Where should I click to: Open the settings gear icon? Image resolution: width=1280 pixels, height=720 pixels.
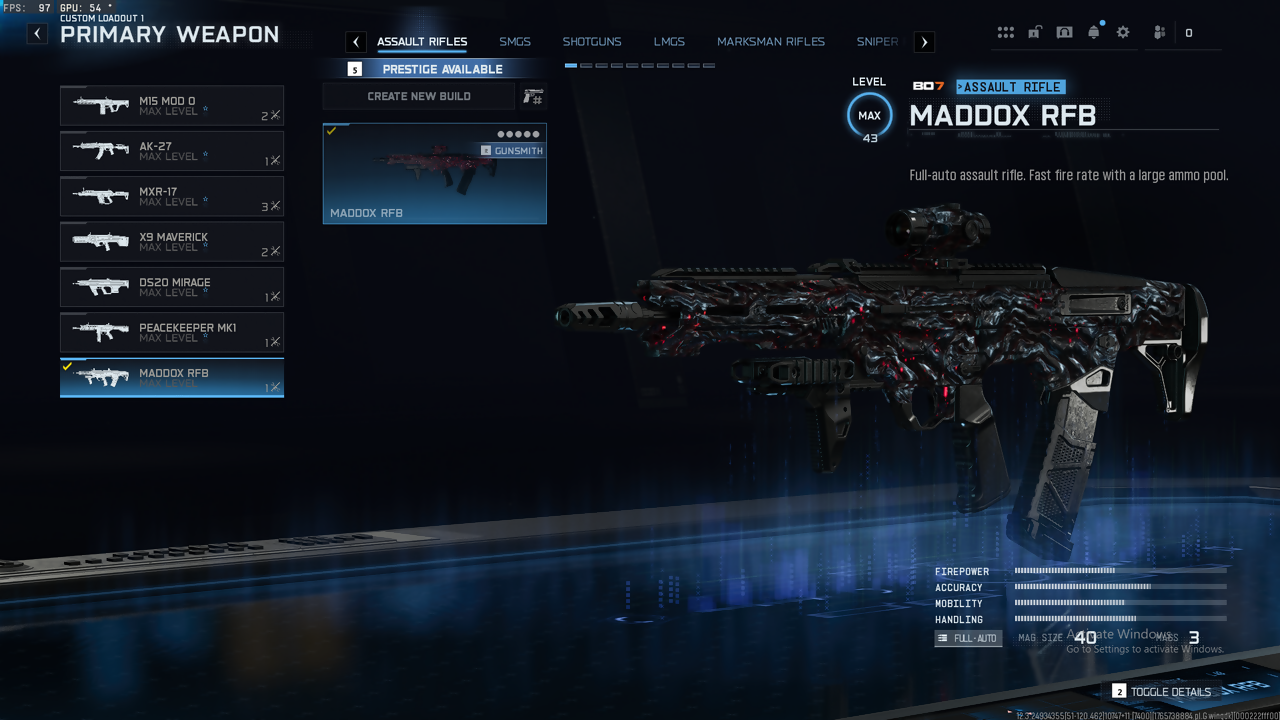(x=1123, y=32)
